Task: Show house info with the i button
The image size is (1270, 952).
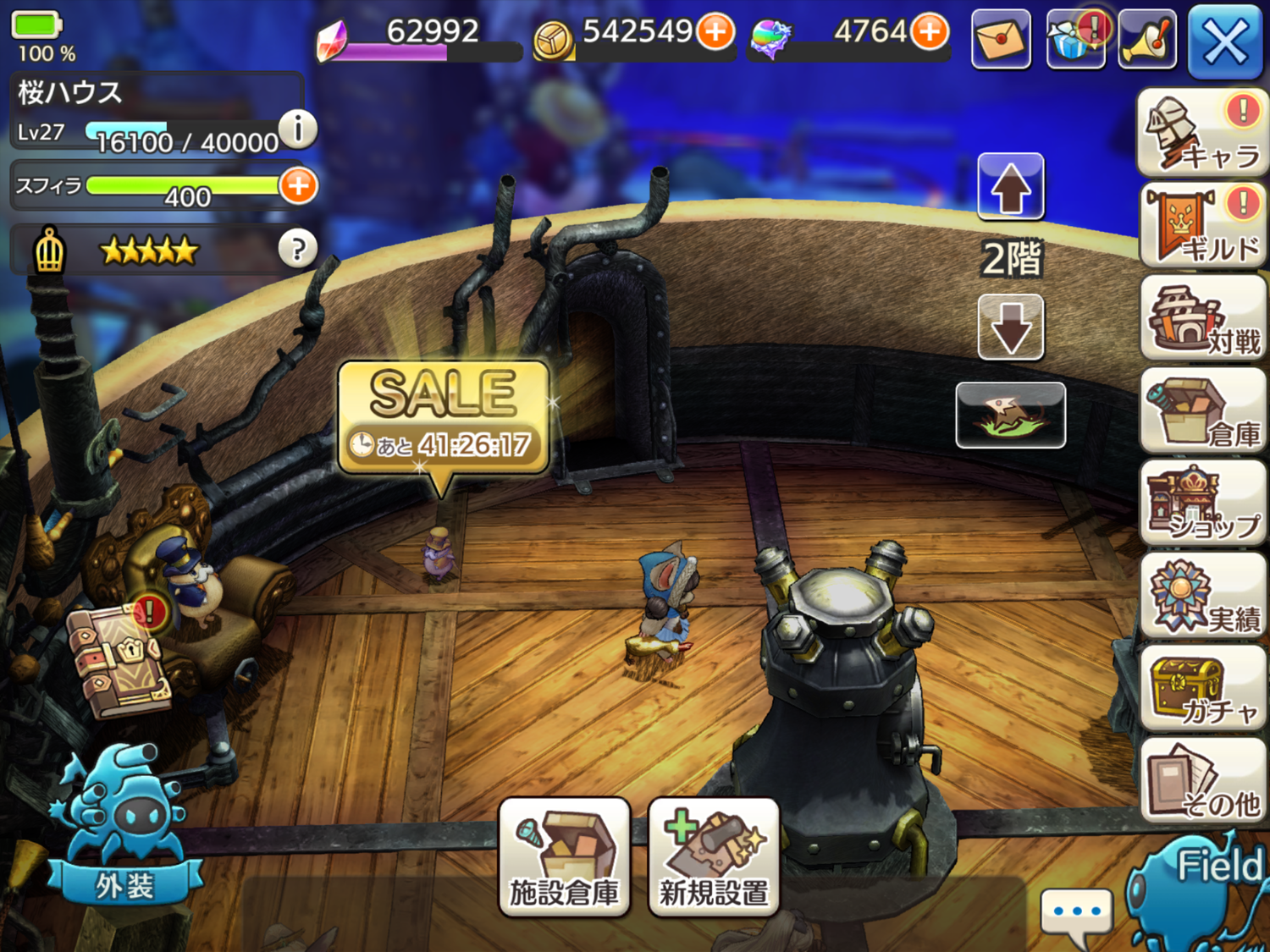Action: click(297, 129)
